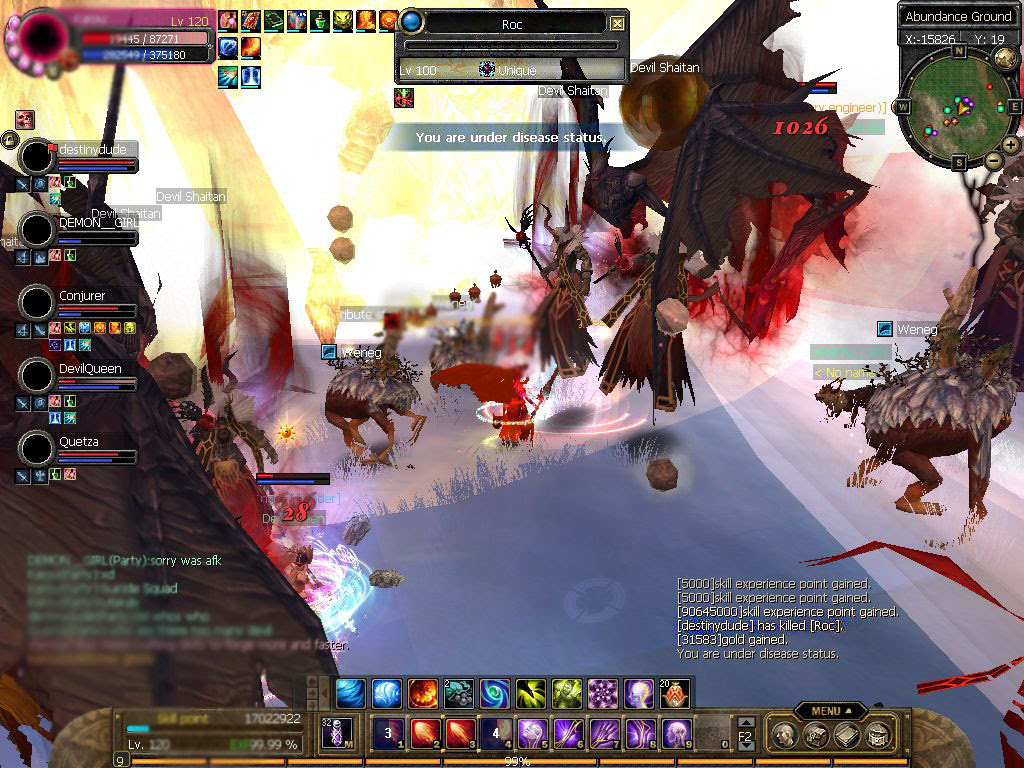Zoom out the minimap
Image resolution: width=1024 pixels, height=768 pixels.
tap(993, 160)
